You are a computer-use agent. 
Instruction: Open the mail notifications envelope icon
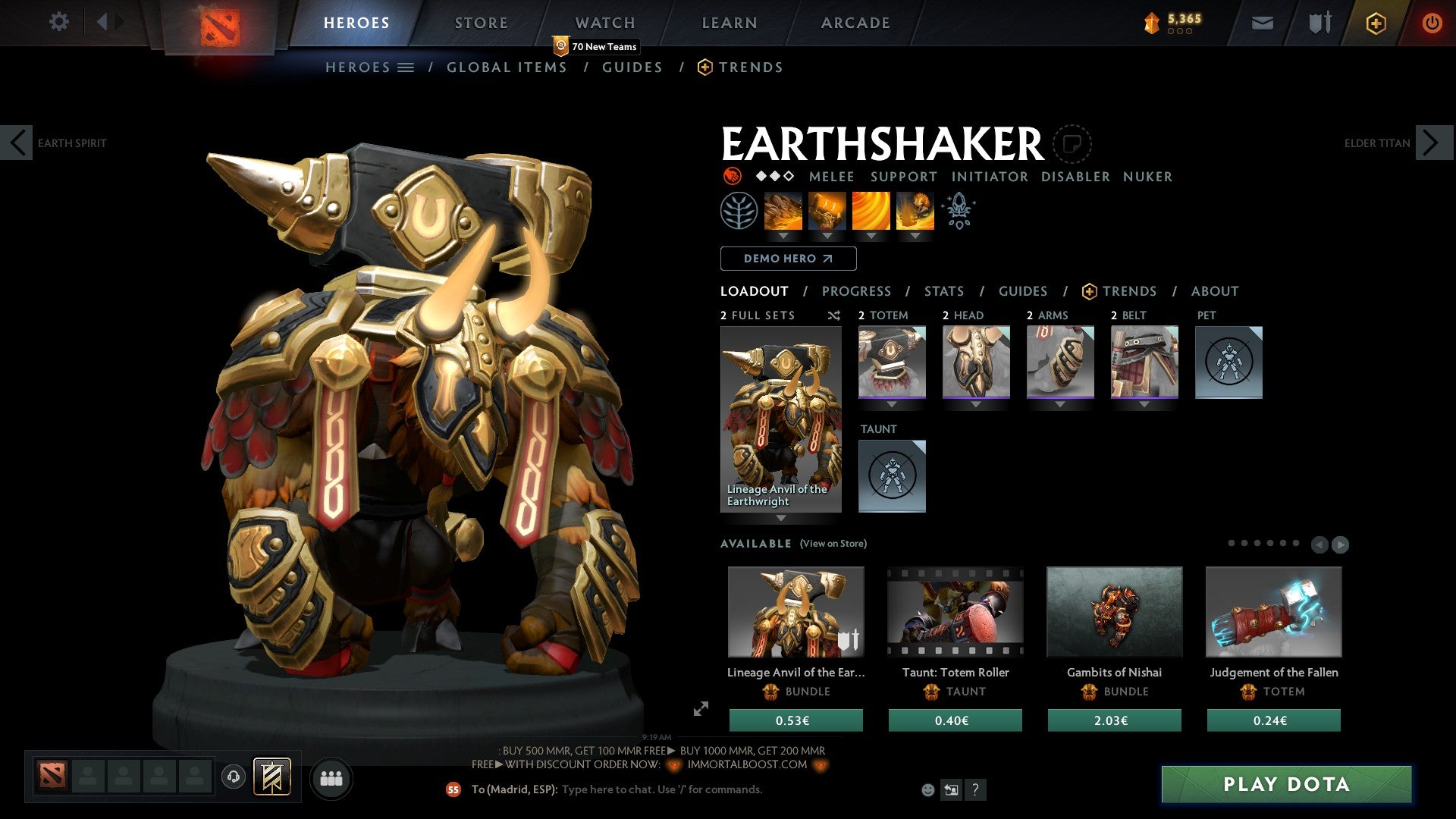1262,23
